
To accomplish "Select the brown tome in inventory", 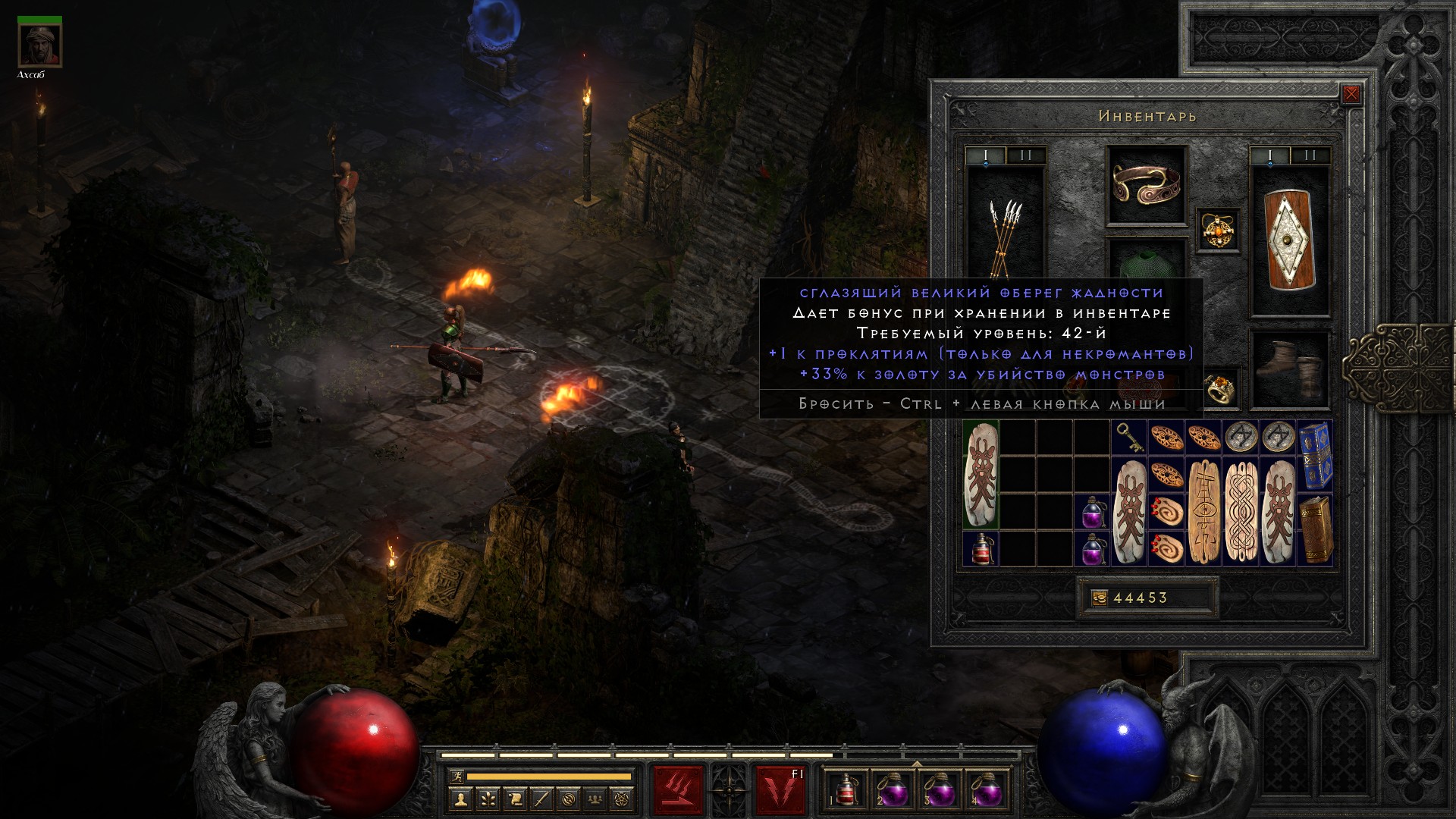I will (1315, 530).
